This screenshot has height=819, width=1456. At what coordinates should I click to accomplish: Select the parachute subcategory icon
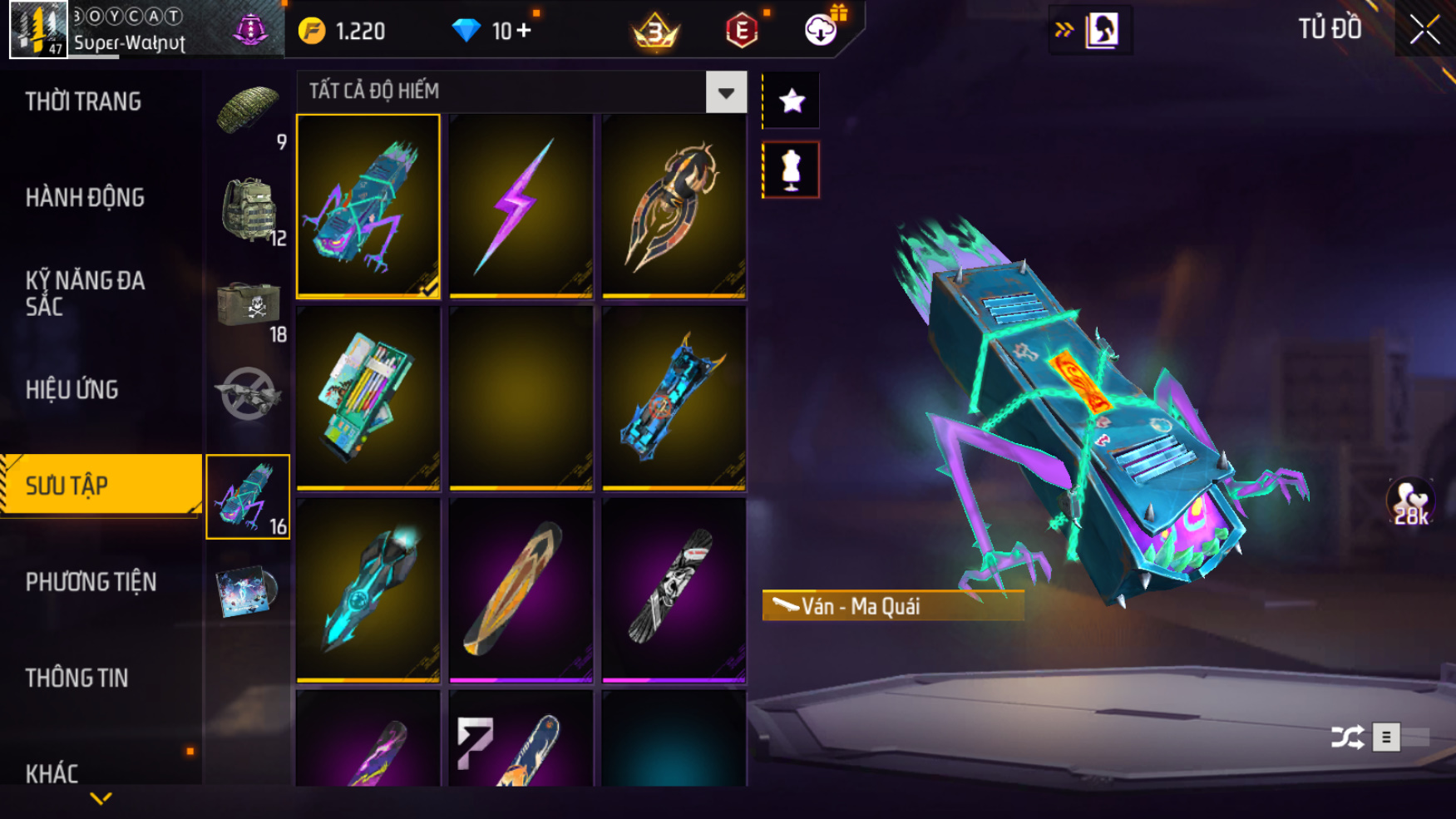[x=247, y=111]
